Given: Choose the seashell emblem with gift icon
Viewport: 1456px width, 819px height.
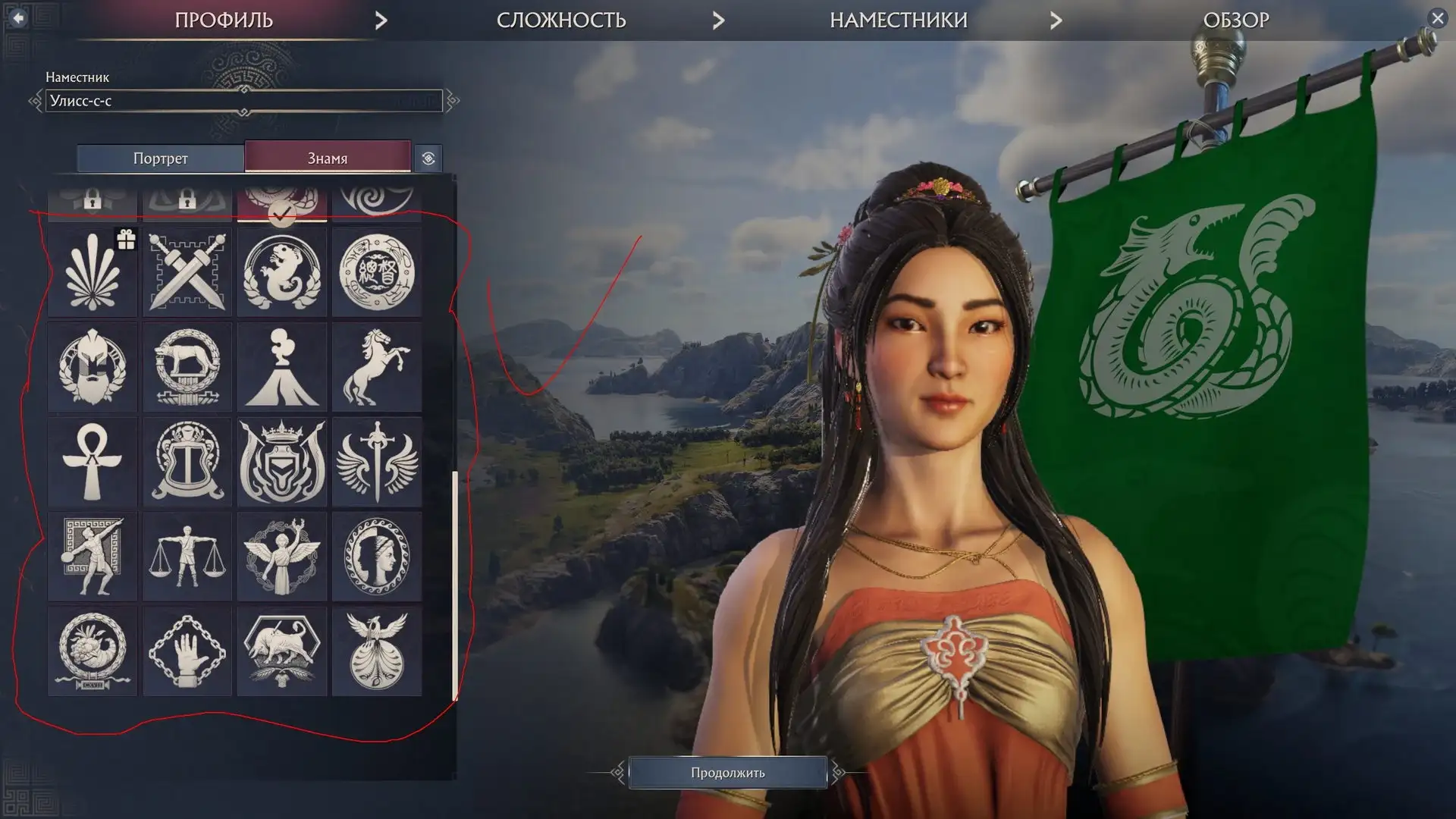Looking at the screenshot, I should pos(93,272).
